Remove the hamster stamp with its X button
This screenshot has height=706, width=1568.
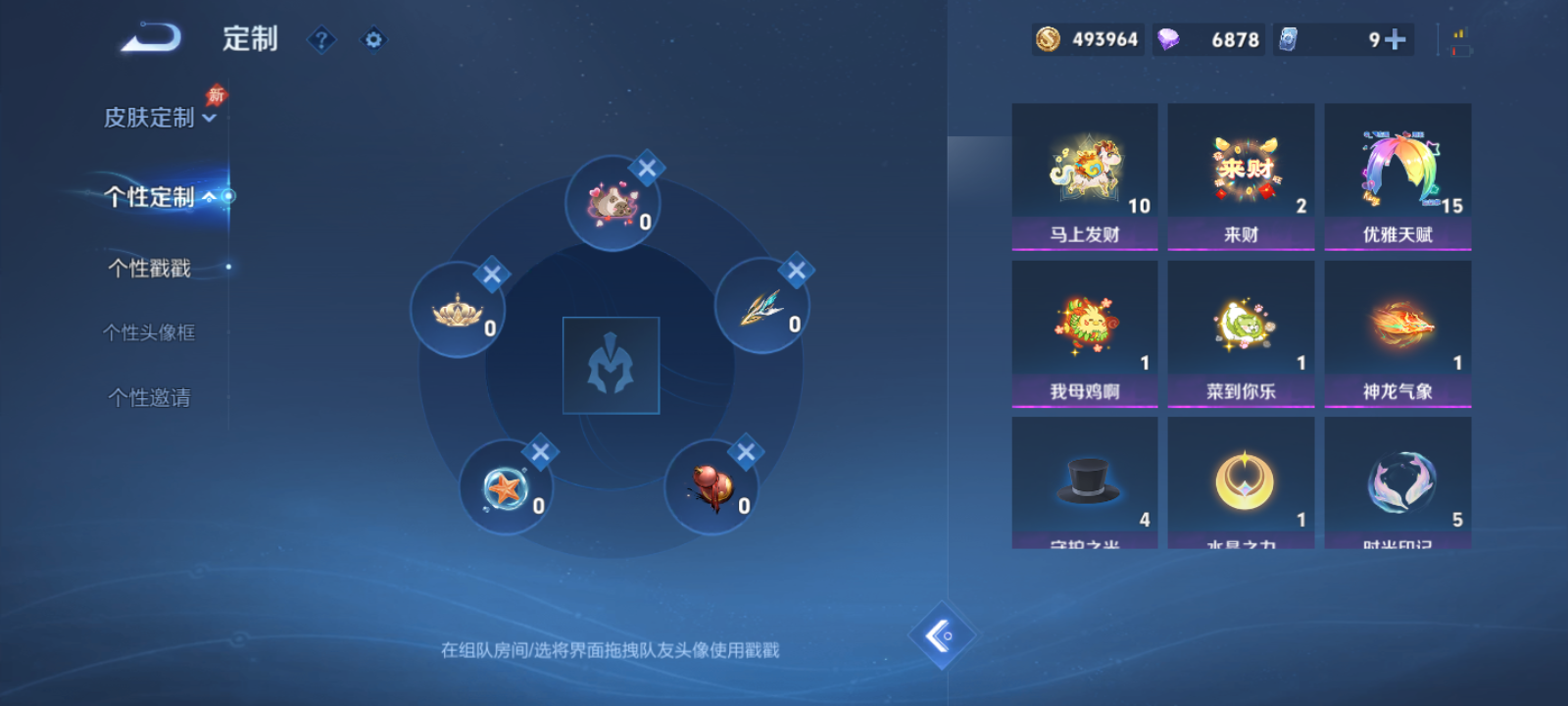pyautogui.click(x=646, y=169)
